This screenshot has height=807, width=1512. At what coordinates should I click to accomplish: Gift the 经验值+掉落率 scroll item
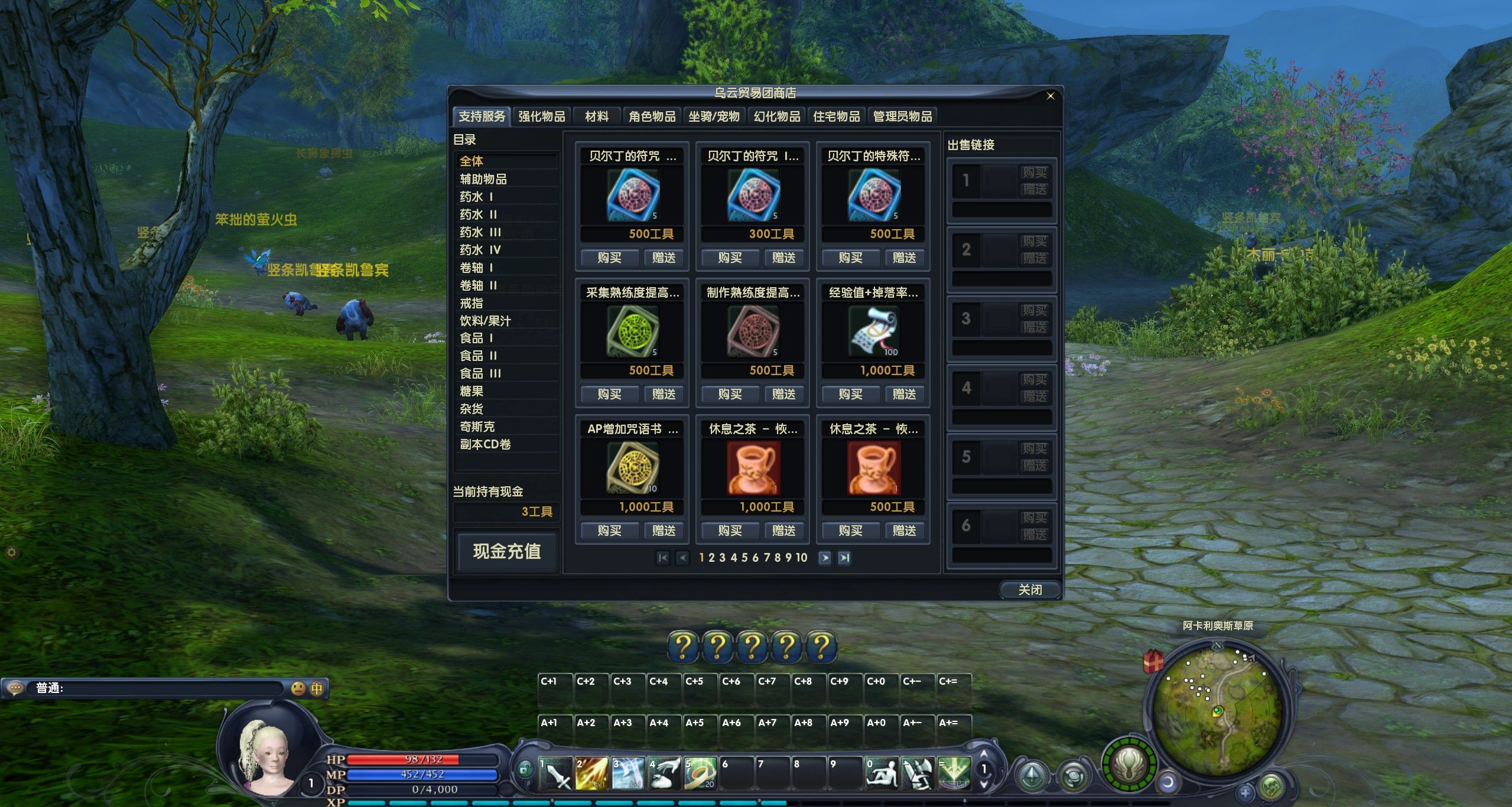[x=904, y=394]
